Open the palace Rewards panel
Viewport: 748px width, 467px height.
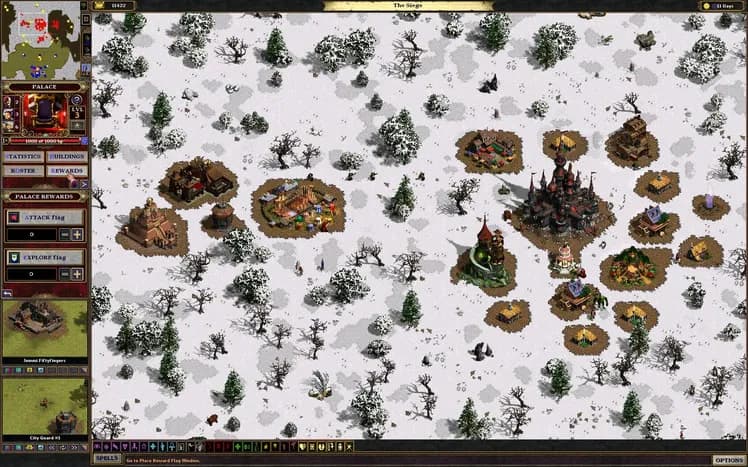(x=67, y=170)
